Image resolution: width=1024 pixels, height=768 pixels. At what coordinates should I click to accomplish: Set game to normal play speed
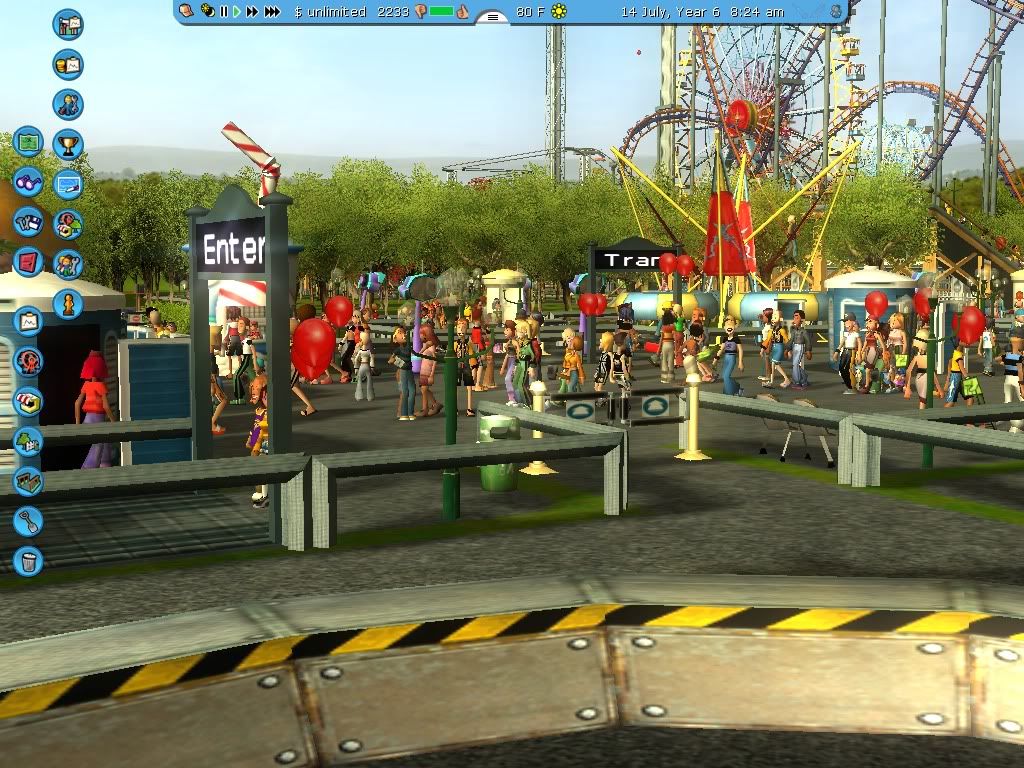point(237,11)
